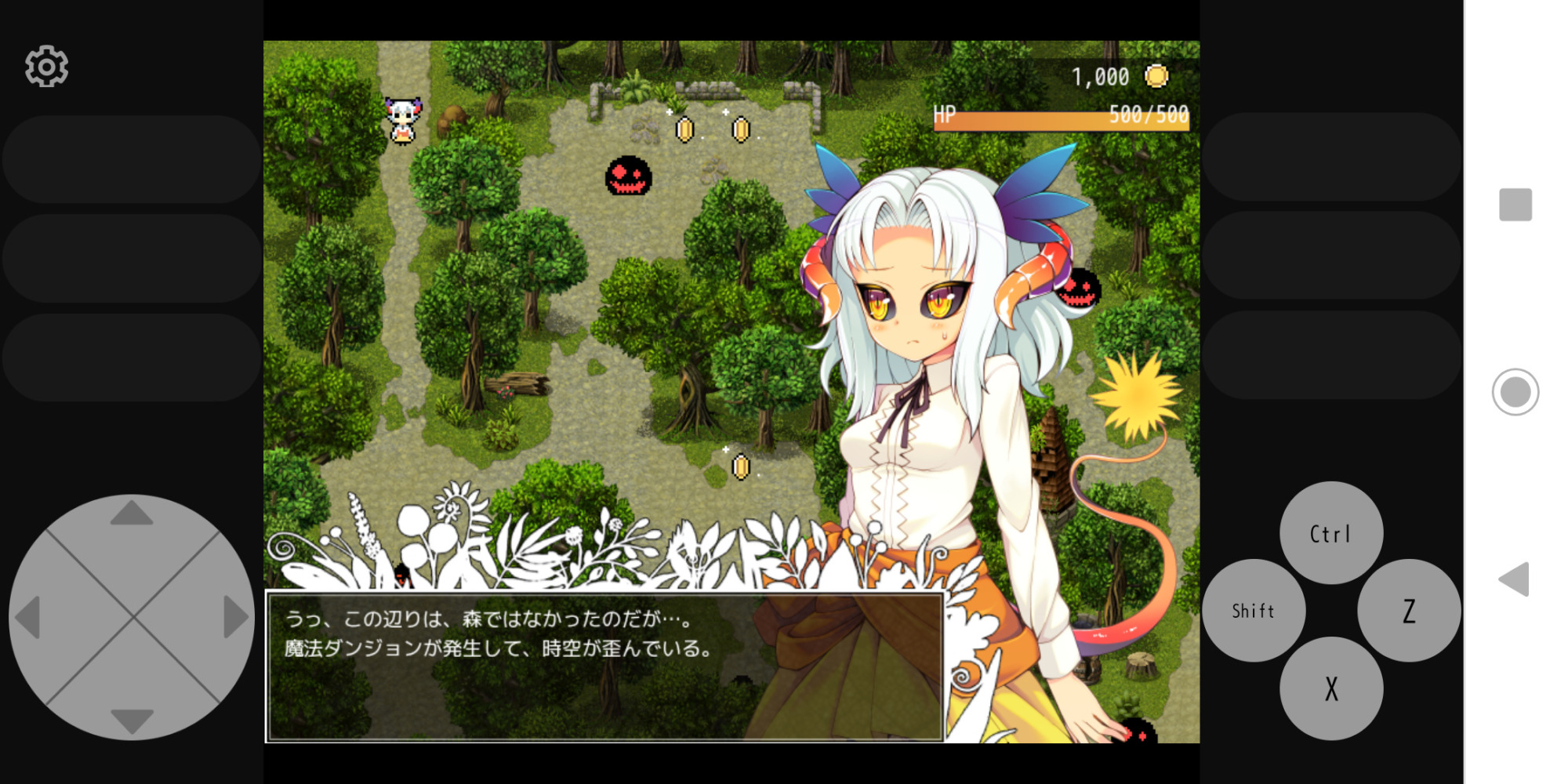Screen dimensions: 1568x784
Task: Open the settings gear
Action: click(45, 66)
